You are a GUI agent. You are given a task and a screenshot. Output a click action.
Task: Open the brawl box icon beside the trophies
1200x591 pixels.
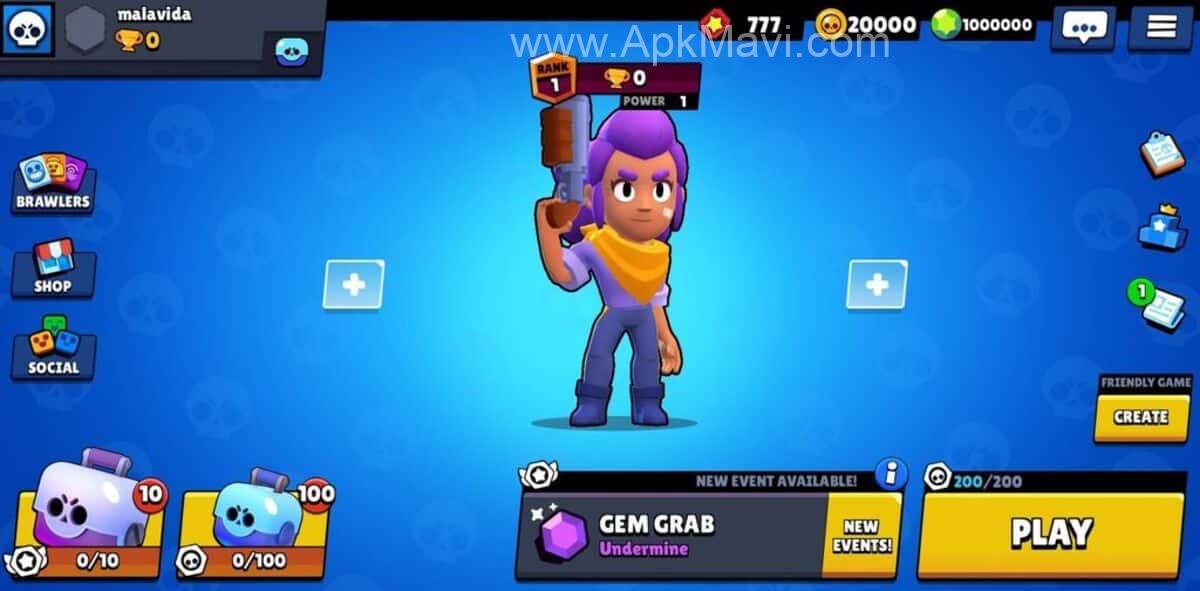pos(292,49)
